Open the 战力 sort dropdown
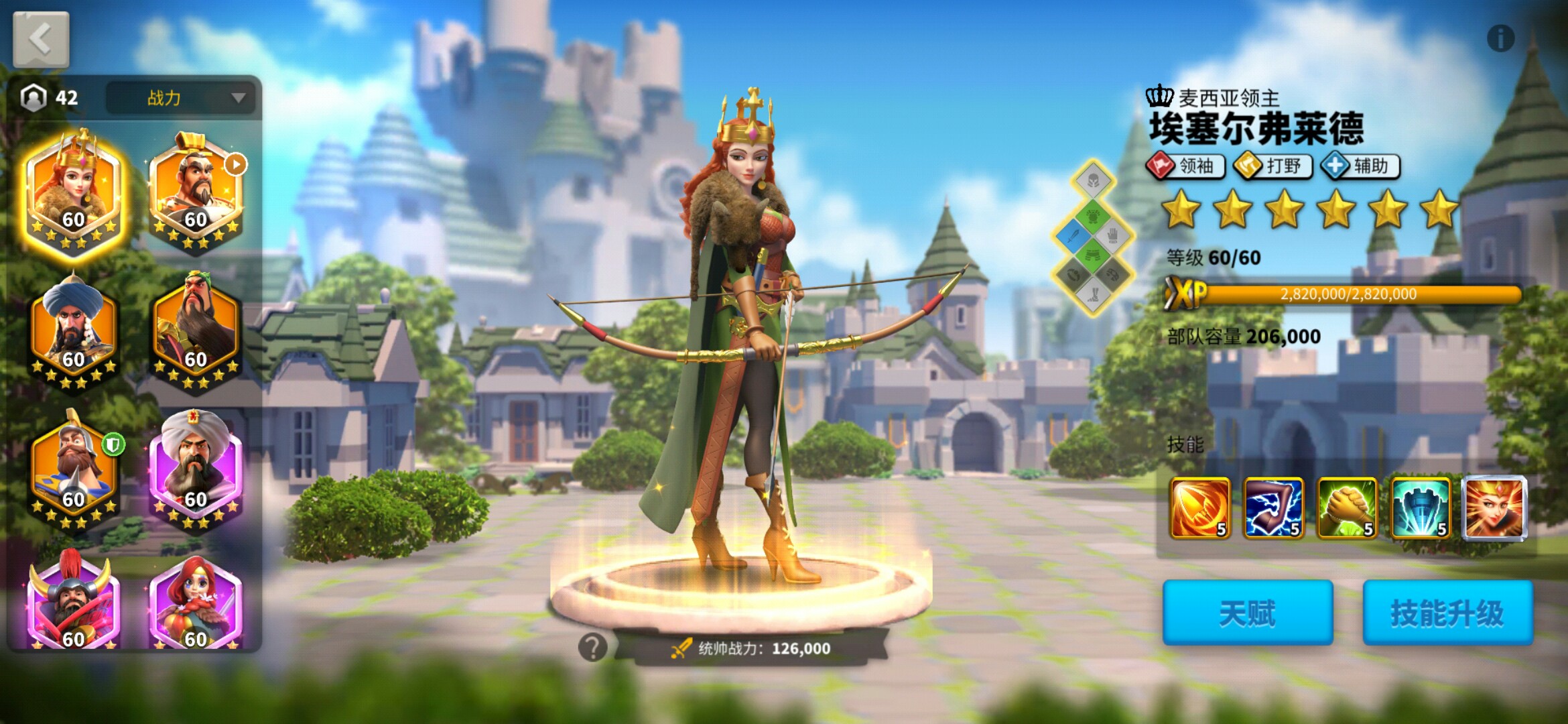This screenshot has width=1568, height=724. coord(181,98)
